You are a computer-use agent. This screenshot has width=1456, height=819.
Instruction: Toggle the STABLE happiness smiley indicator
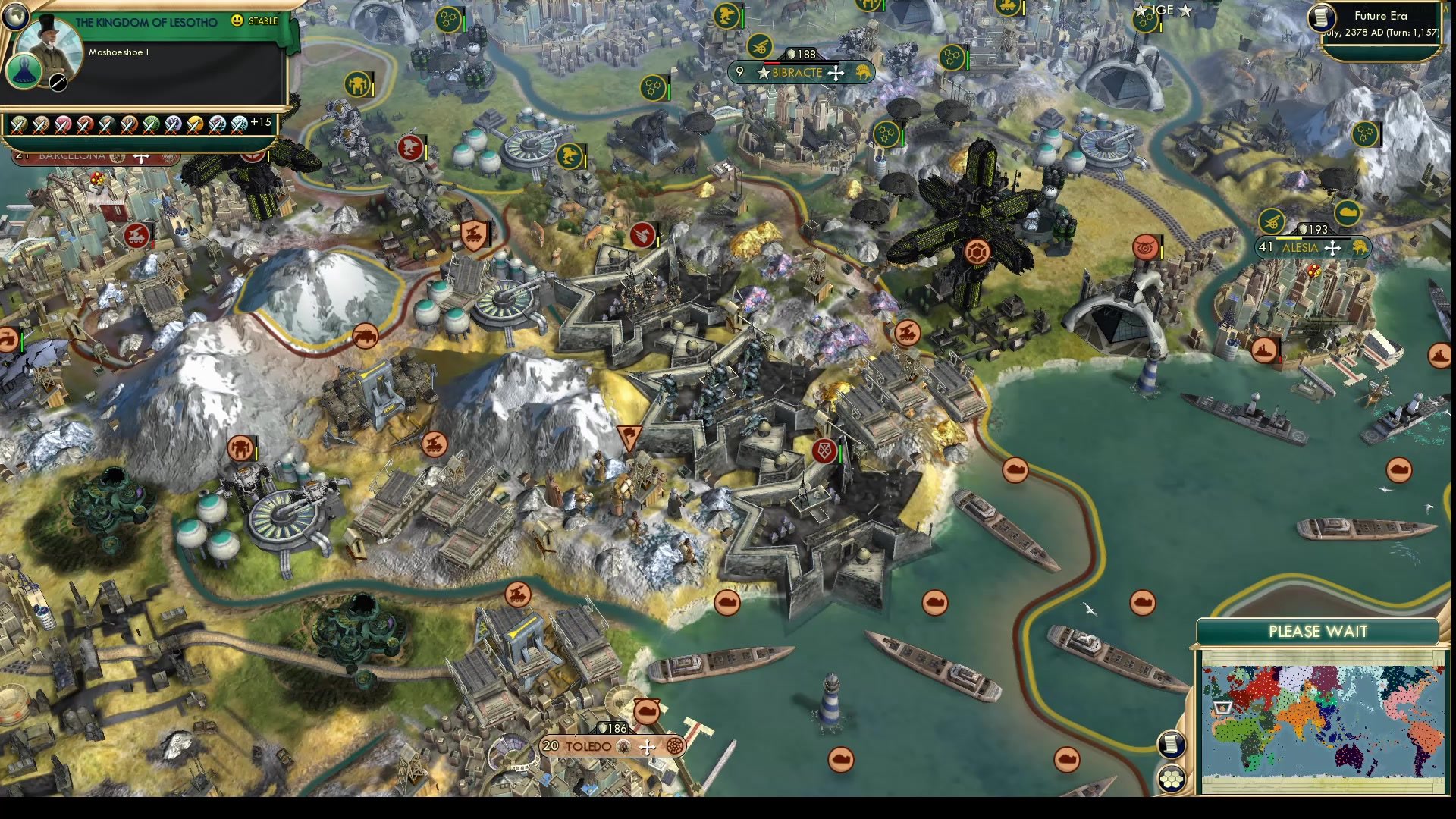[x=237, y=20]
